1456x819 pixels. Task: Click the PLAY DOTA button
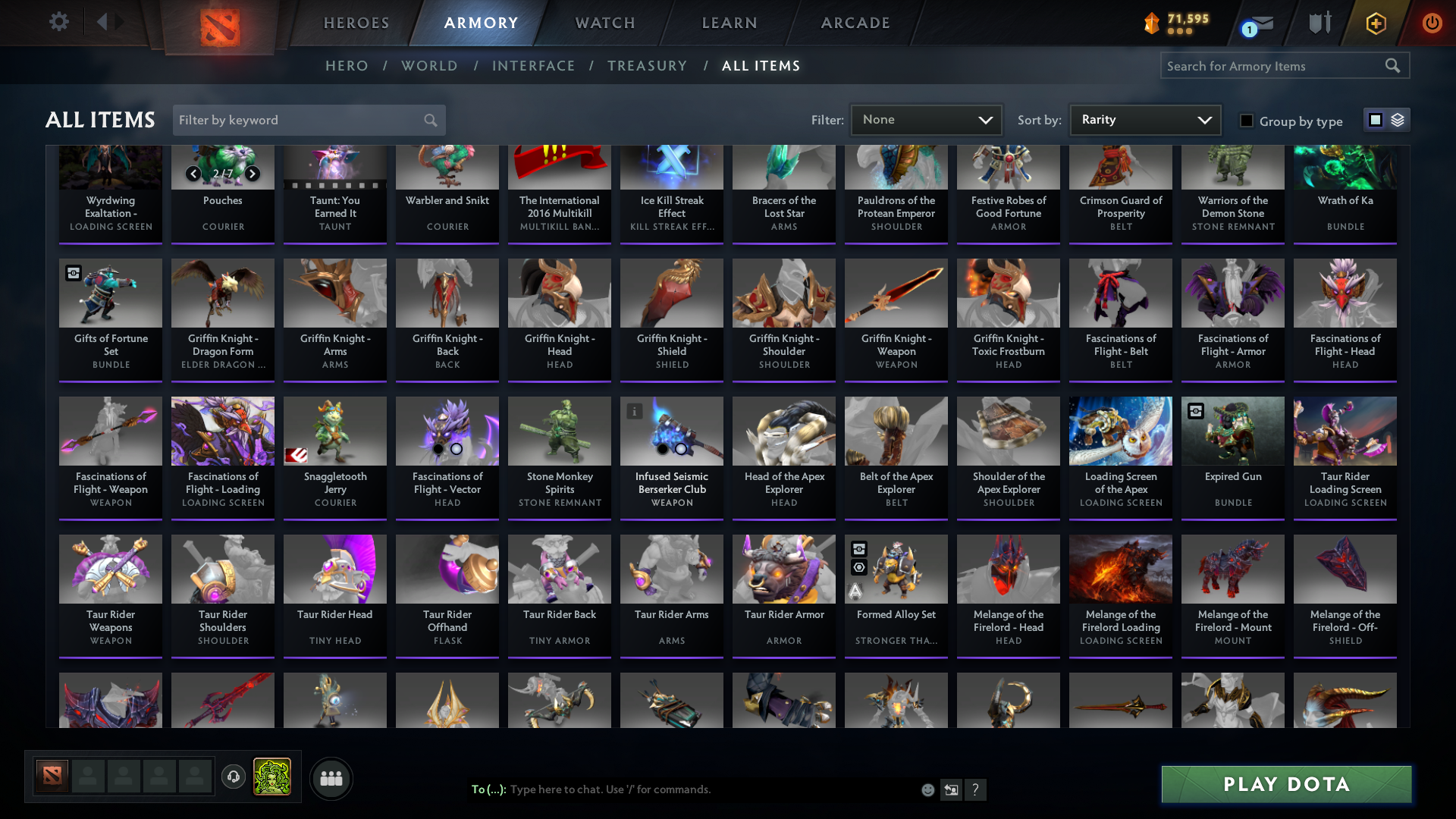(x=1285, y=784)
